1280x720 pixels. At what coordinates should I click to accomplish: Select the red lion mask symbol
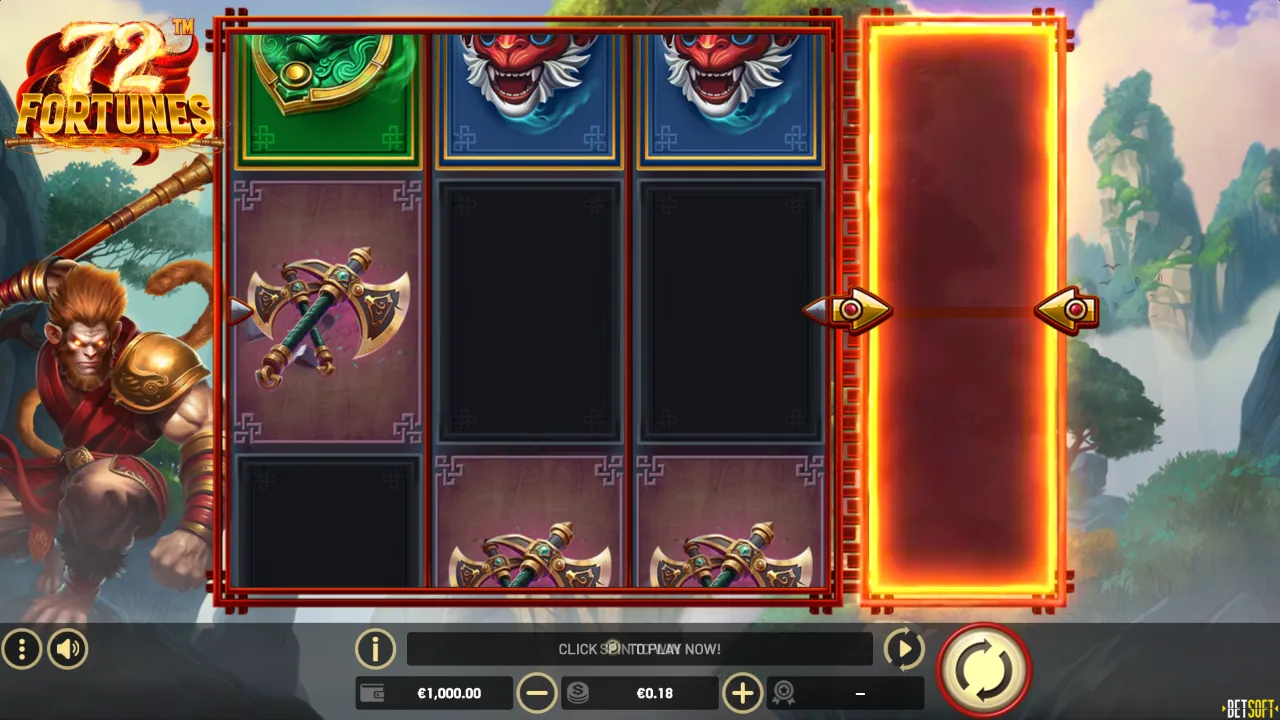tap(530, 90)
